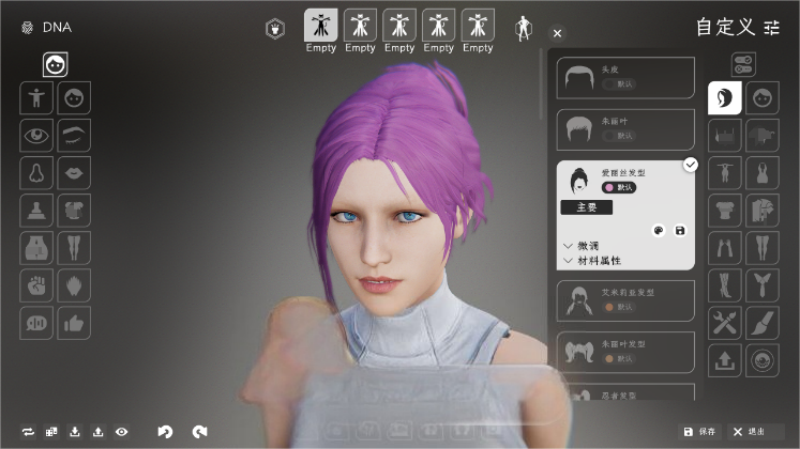The image size is (800, 449).
Task: Toggle the eye visibility icon in bottom toolbar
Action: click(122, 431)
